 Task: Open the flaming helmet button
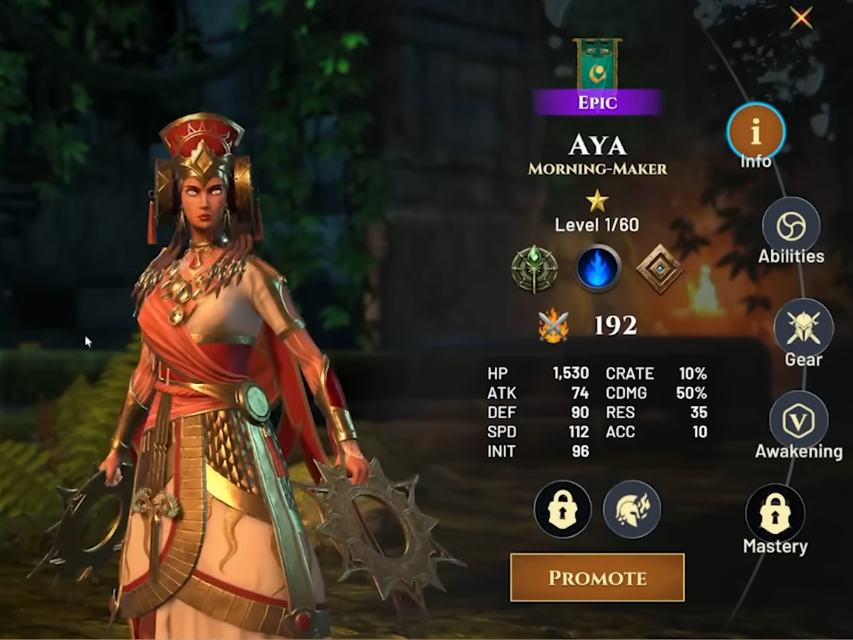coord(632,509)
